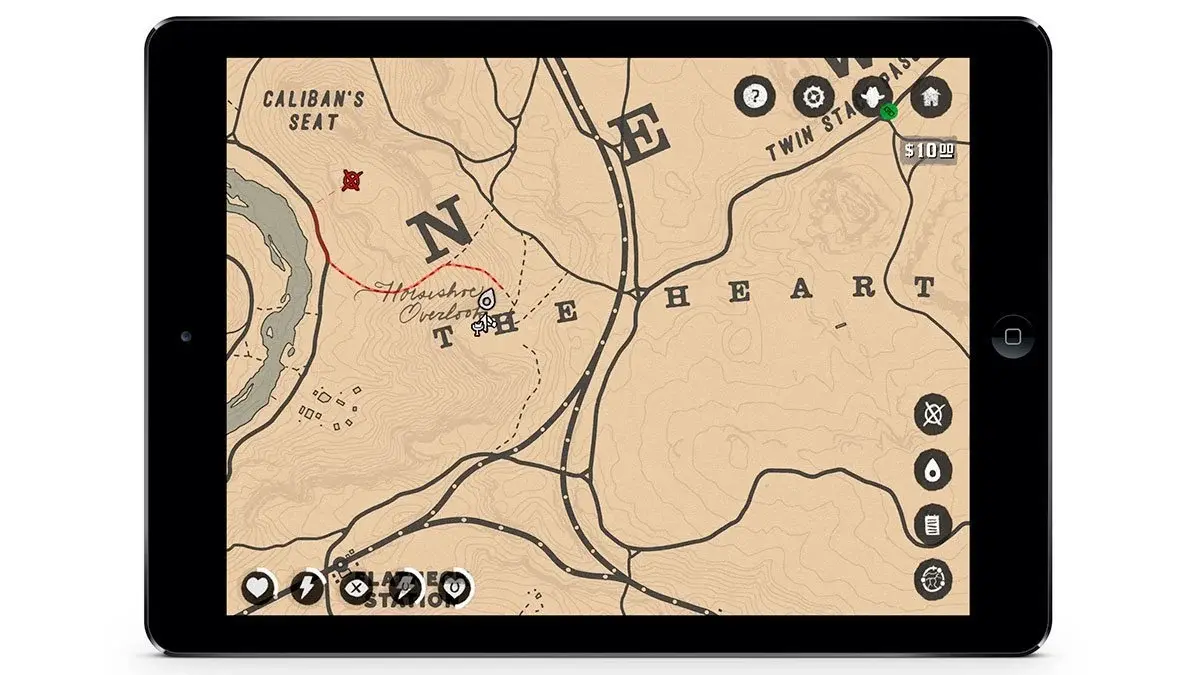Tap the crossed-out waypoint button
Screen dimensions: 1200x675
(x=933, y=414)
